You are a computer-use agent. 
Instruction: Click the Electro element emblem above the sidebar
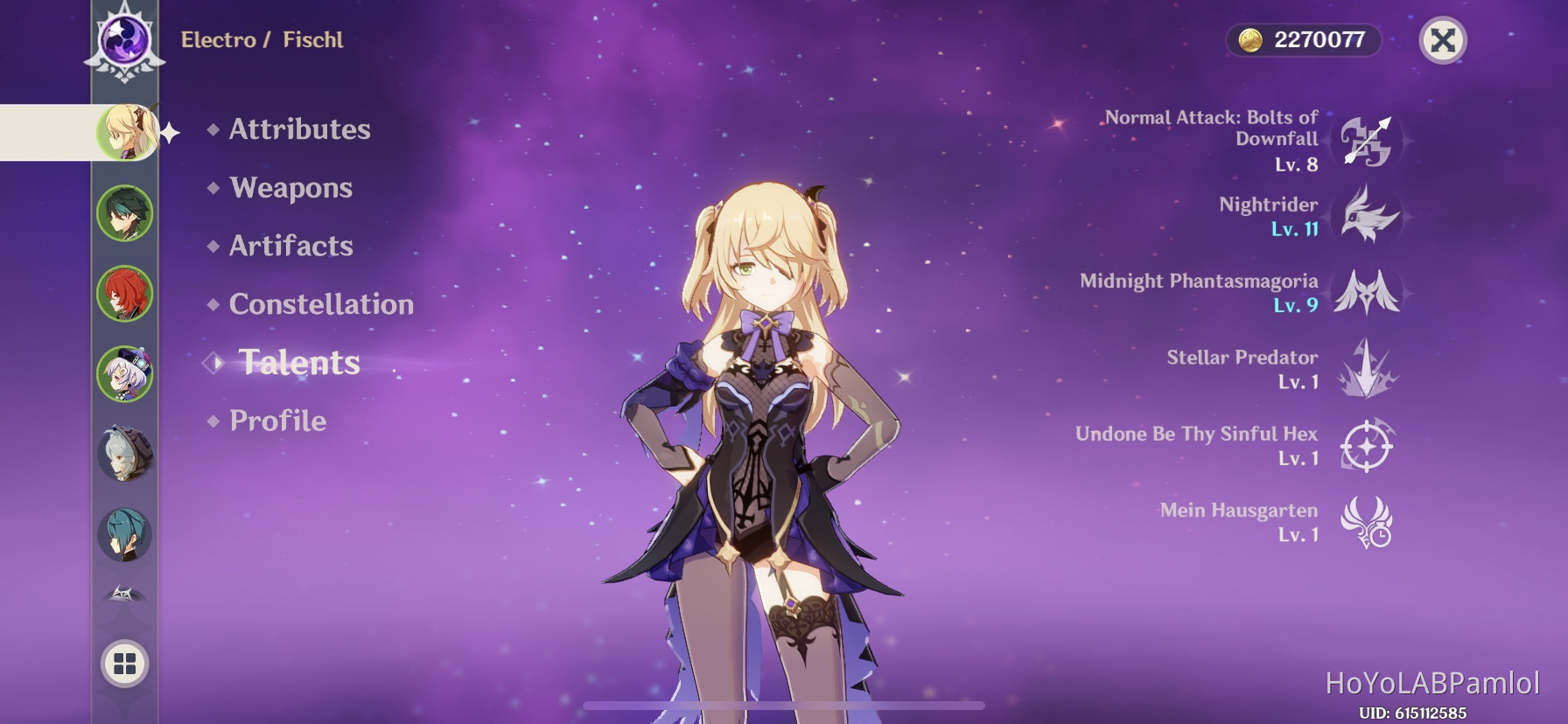(125, 38)
